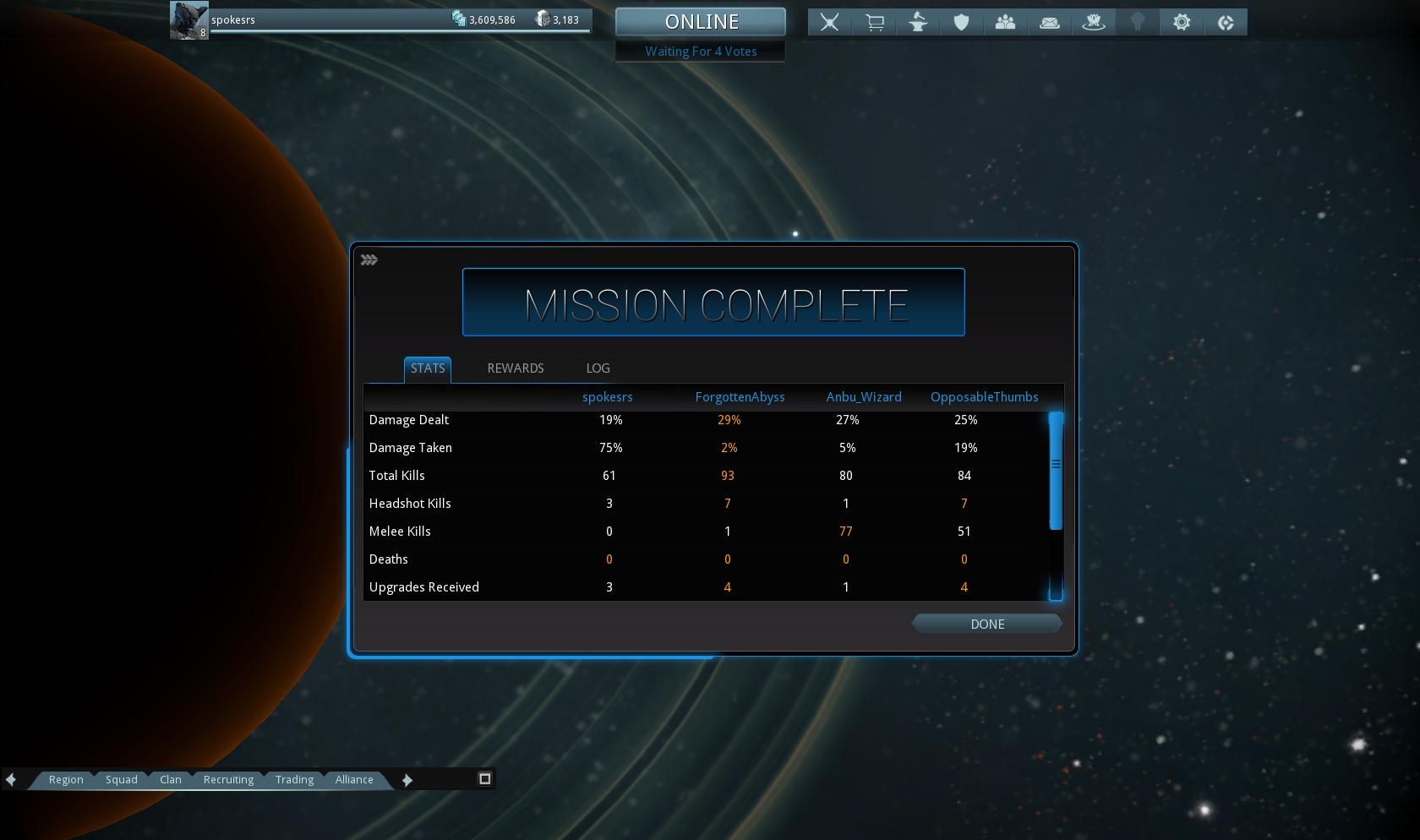The image size is (1420, 840).
Task: Open the Region chat tab
Action: 66,780
